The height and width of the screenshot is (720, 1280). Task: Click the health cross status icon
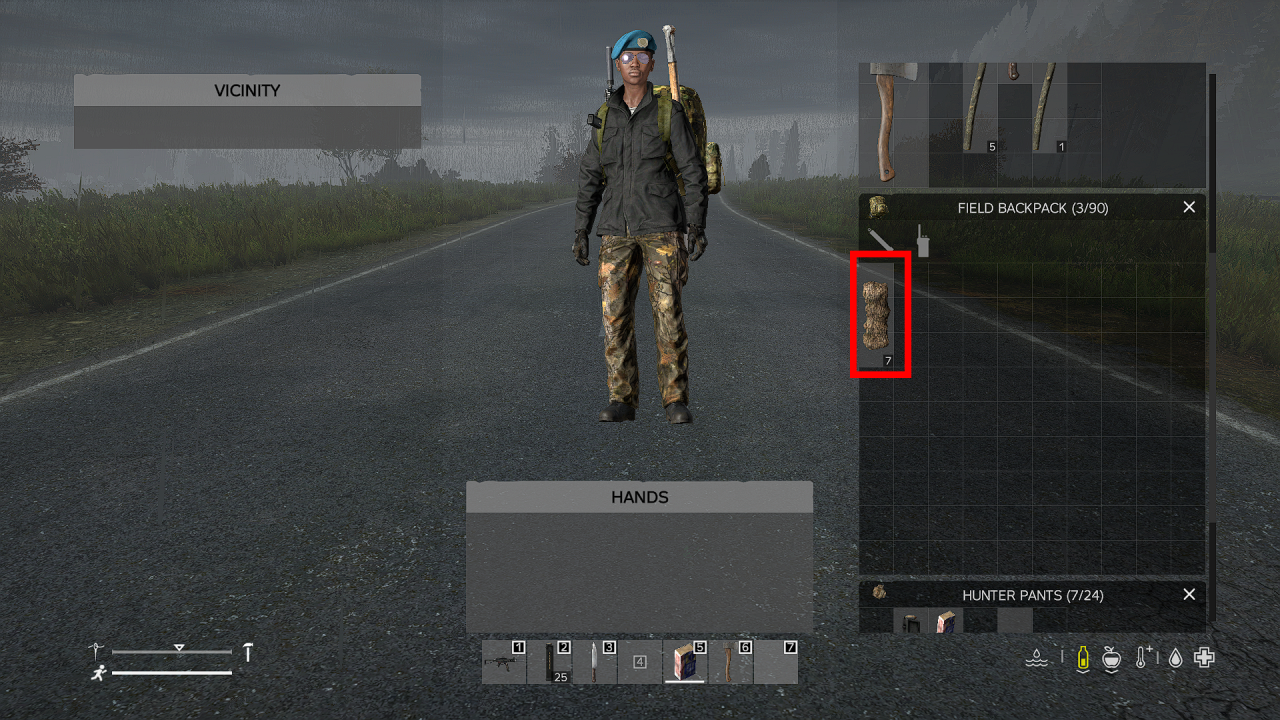coord(1203,657)
